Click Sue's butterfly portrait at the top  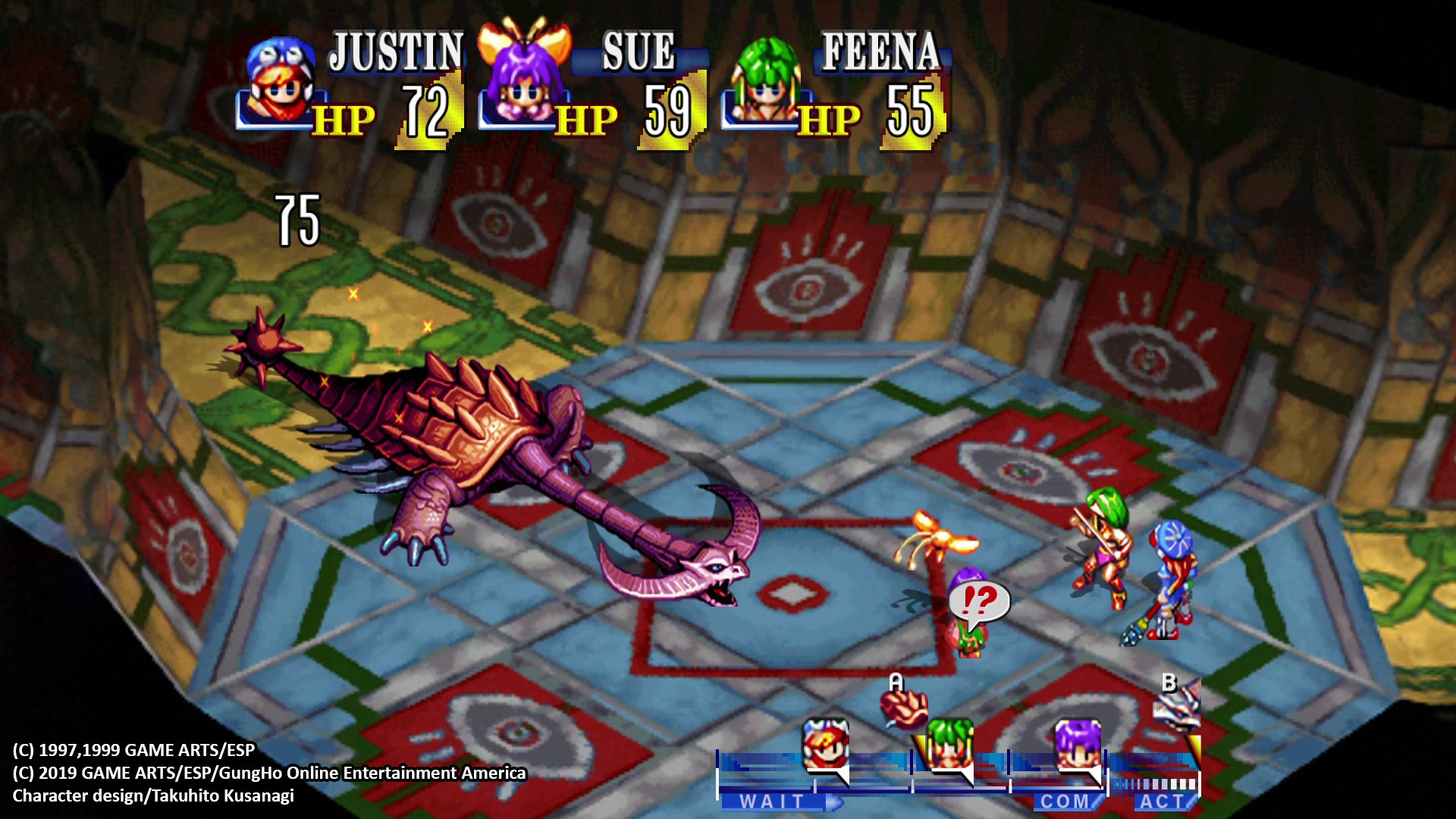click(523, 76)
